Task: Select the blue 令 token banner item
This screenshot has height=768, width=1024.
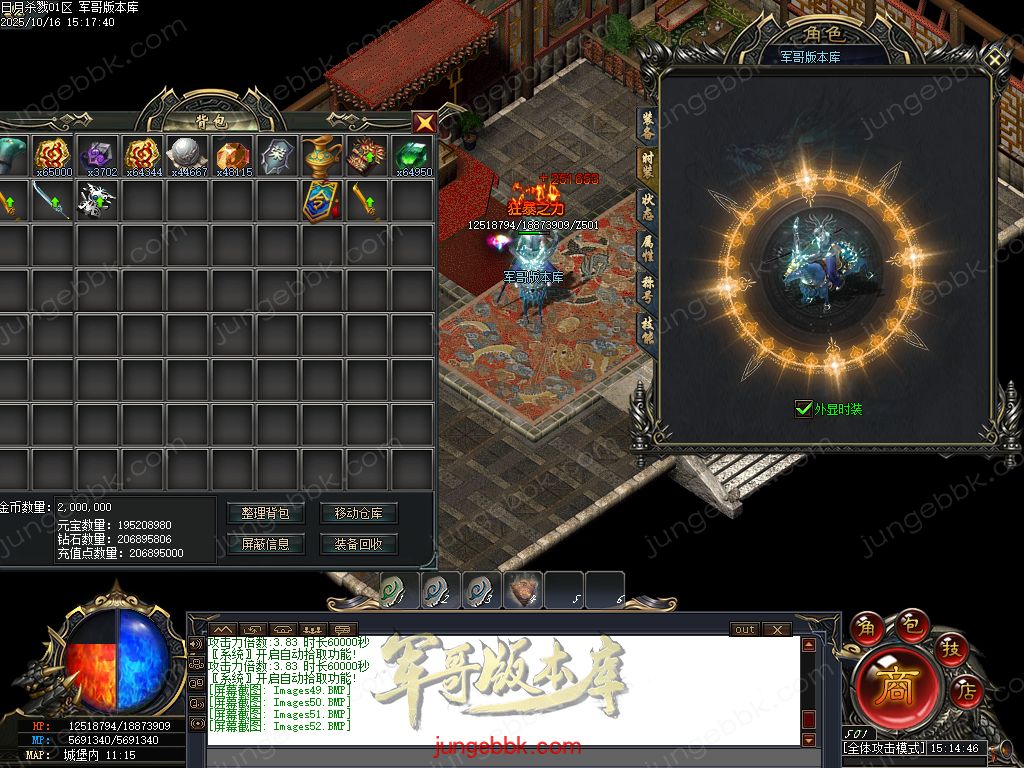Action: click(322, 200)
